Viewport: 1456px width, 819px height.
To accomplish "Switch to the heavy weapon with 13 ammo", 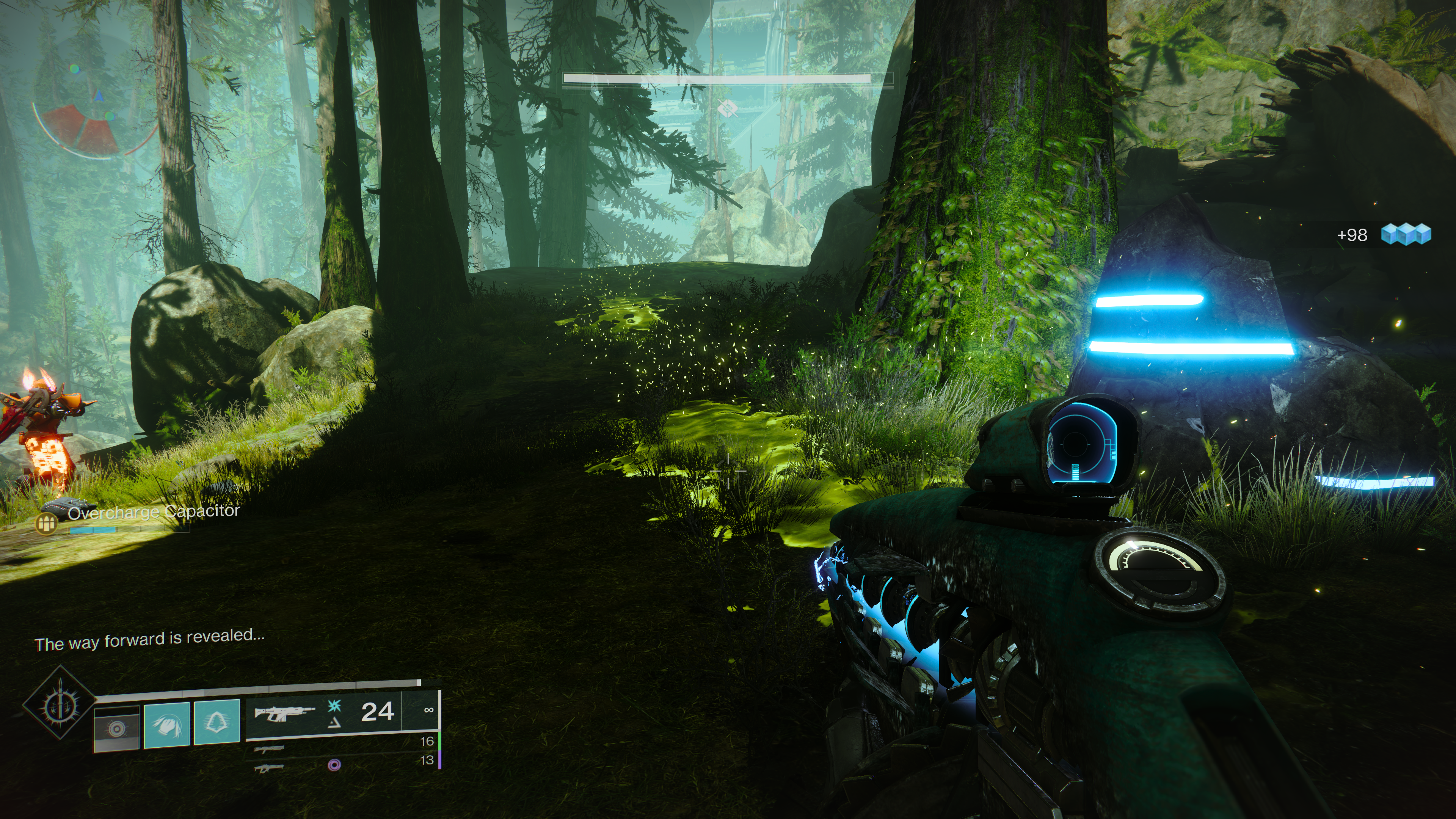I will pyautogui.click(x=268, y=767).
